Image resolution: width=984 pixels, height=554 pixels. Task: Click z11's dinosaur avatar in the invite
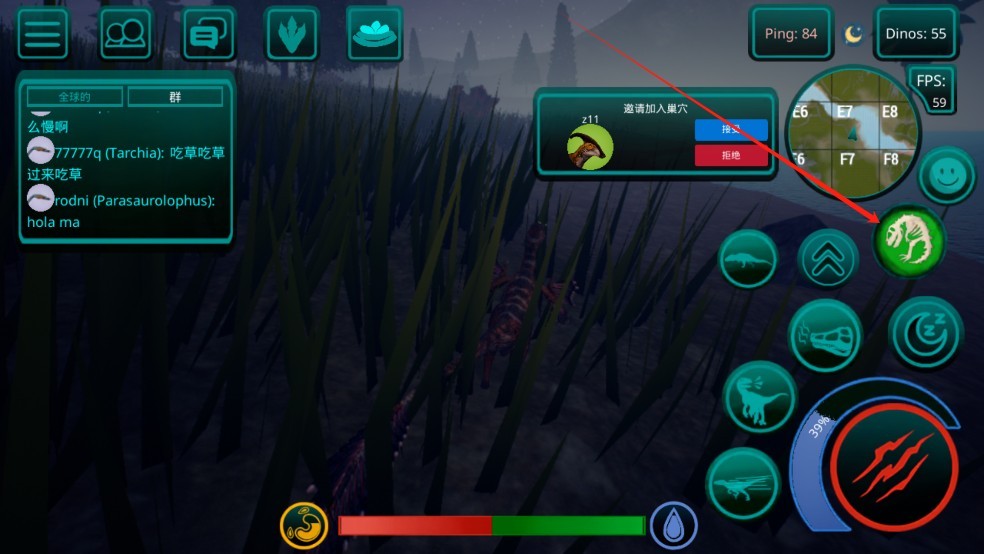pos(590,147)
